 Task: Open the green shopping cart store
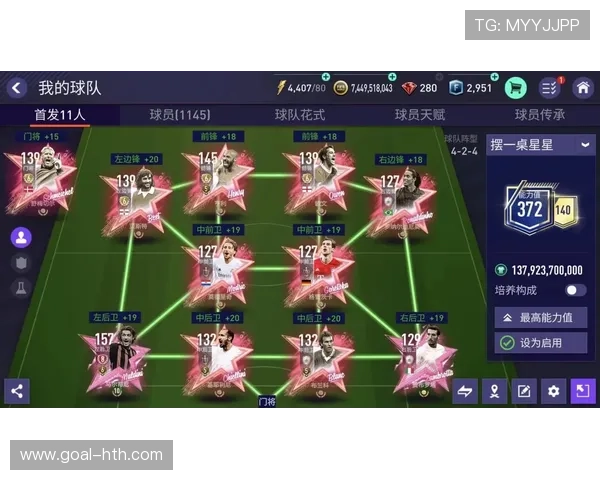pyautogui.click(x=516, y=88)
